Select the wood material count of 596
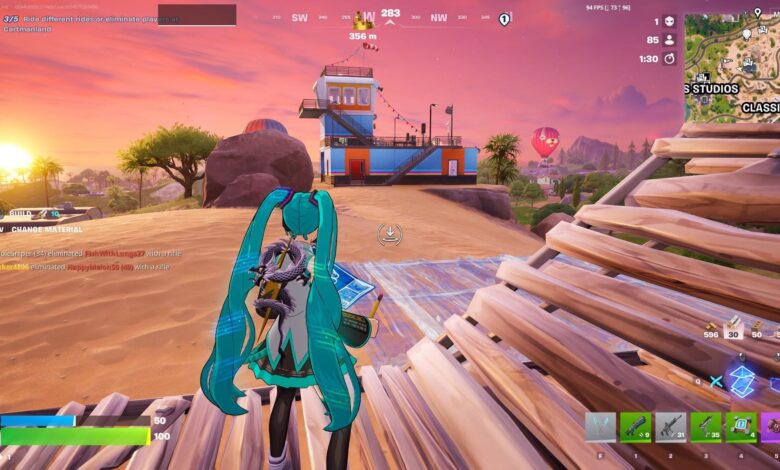Screen dimensions: 780x470 coord(711,331)
